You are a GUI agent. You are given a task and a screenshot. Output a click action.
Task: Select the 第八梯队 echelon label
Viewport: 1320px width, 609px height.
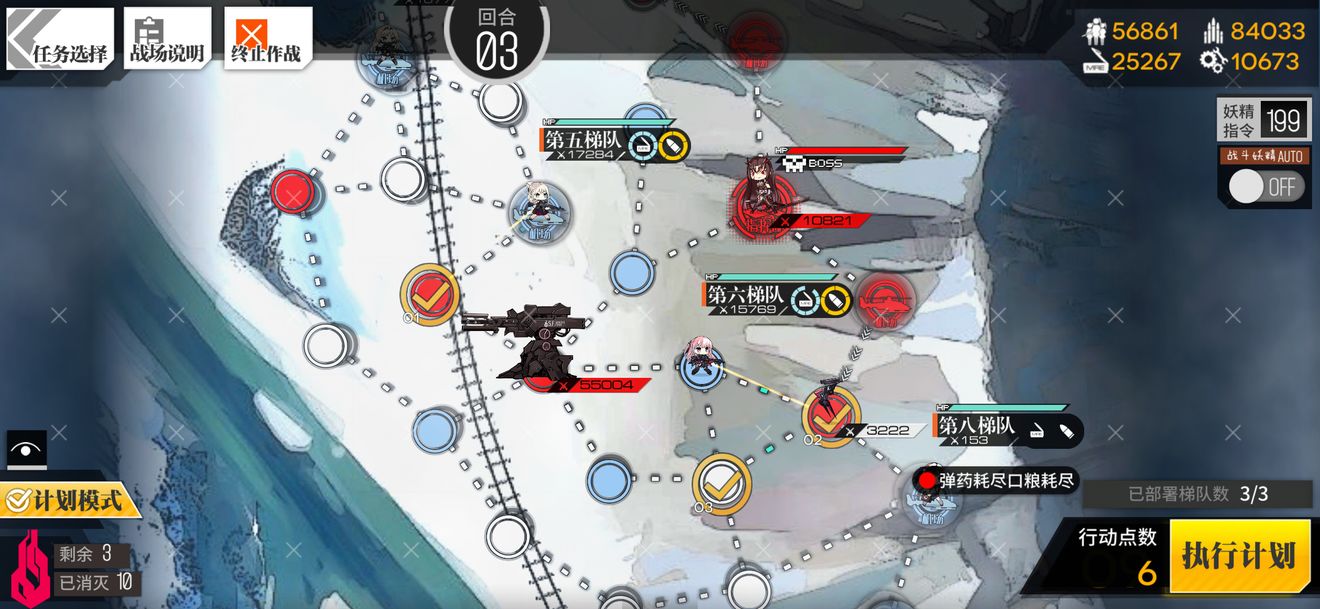coord(976,427)
